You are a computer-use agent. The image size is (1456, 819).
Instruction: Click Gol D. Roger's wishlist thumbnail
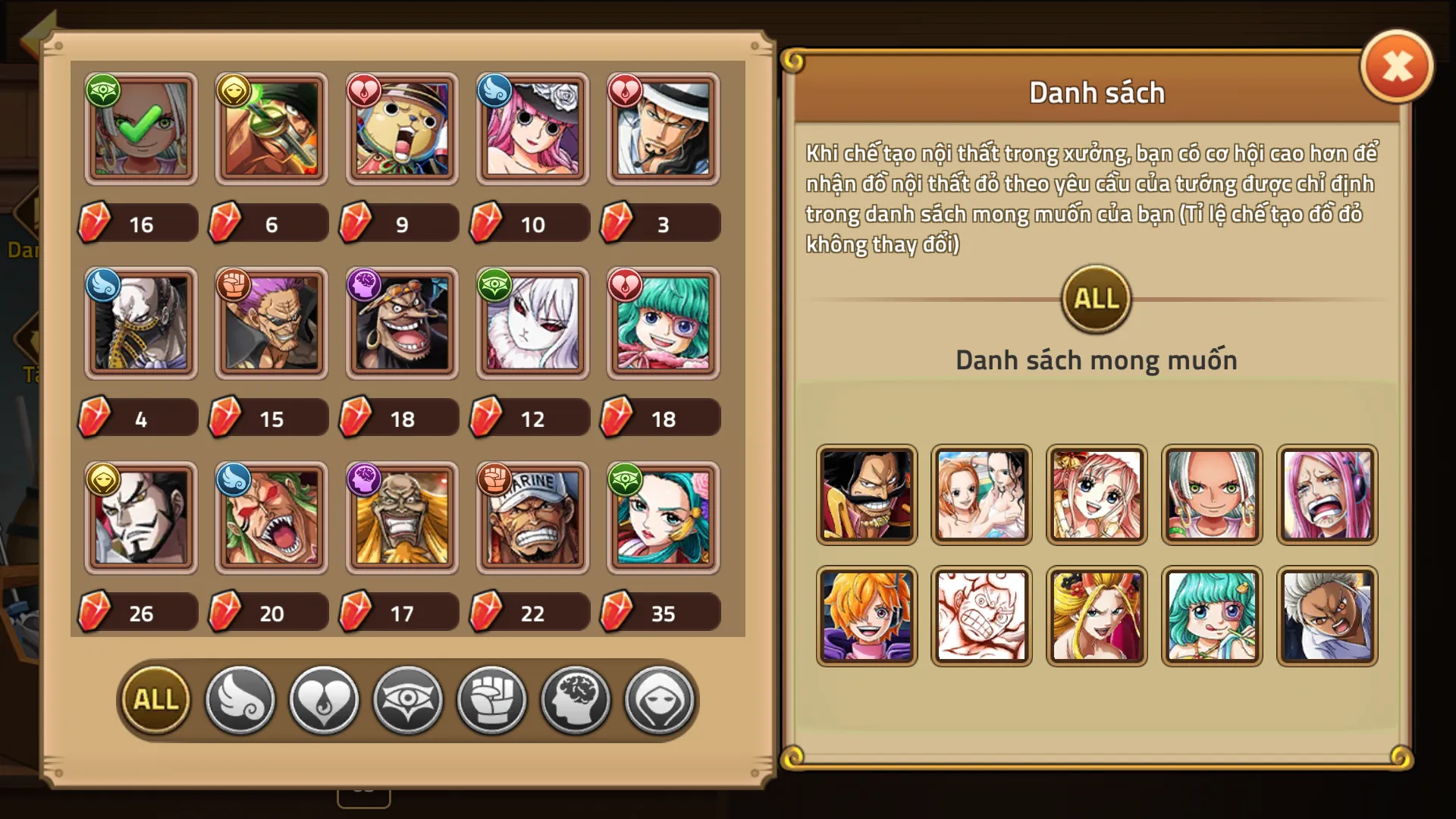click(x=867, y=496)
